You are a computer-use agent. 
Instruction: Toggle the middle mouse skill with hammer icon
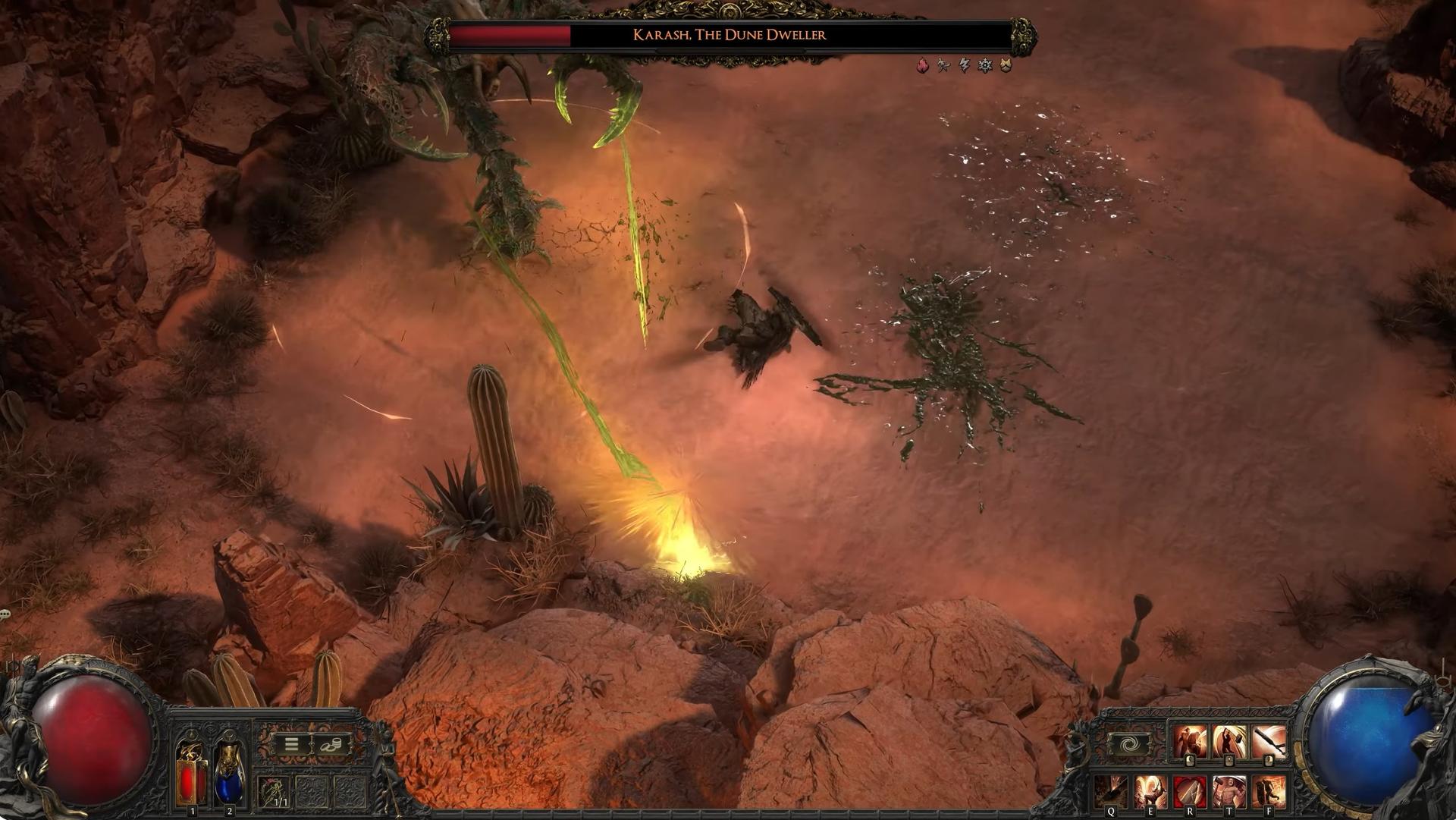coord(1230,738)
